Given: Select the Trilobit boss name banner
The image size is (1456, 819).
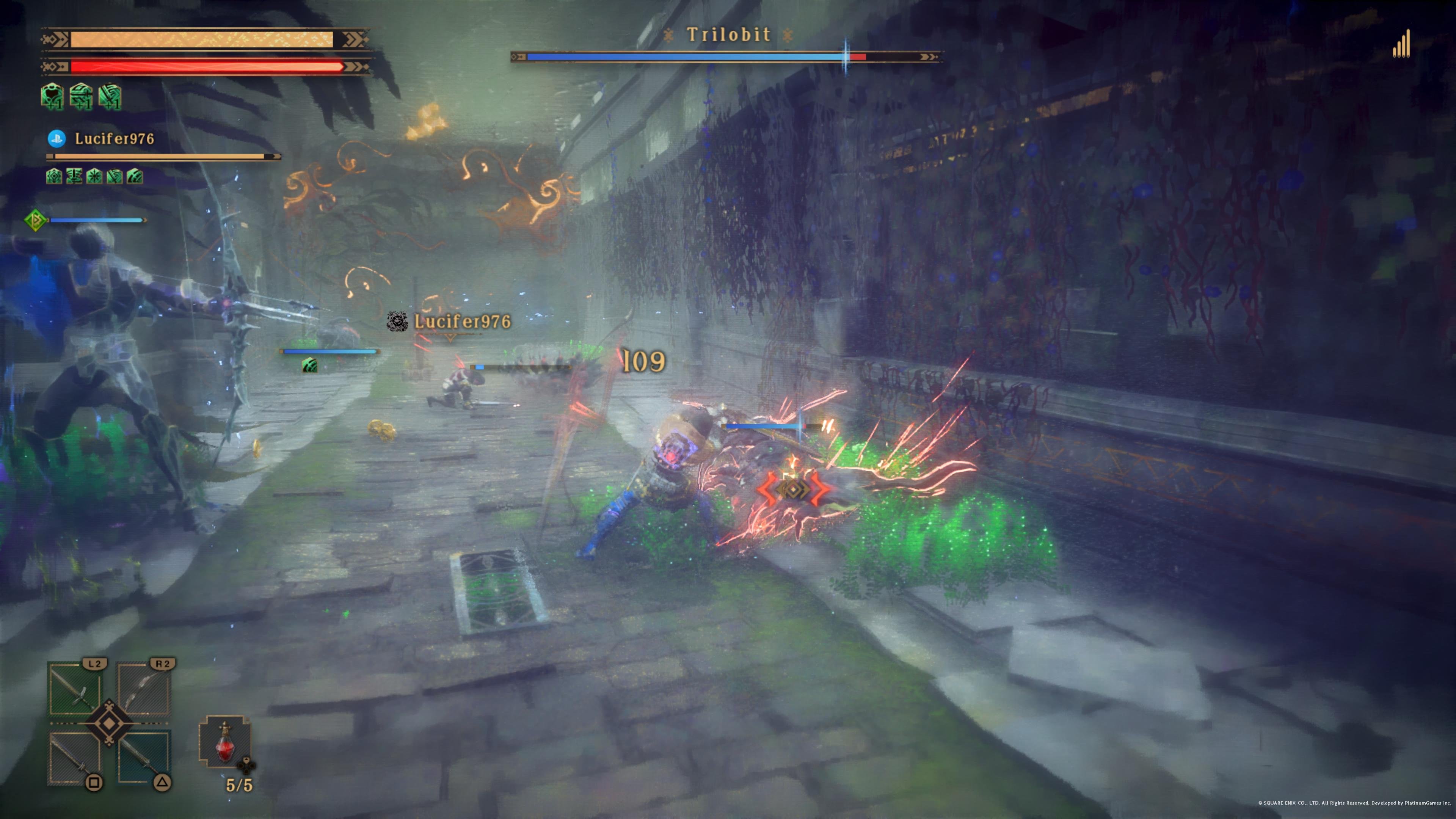Looking at the screenshot, I should click(728, 35).
